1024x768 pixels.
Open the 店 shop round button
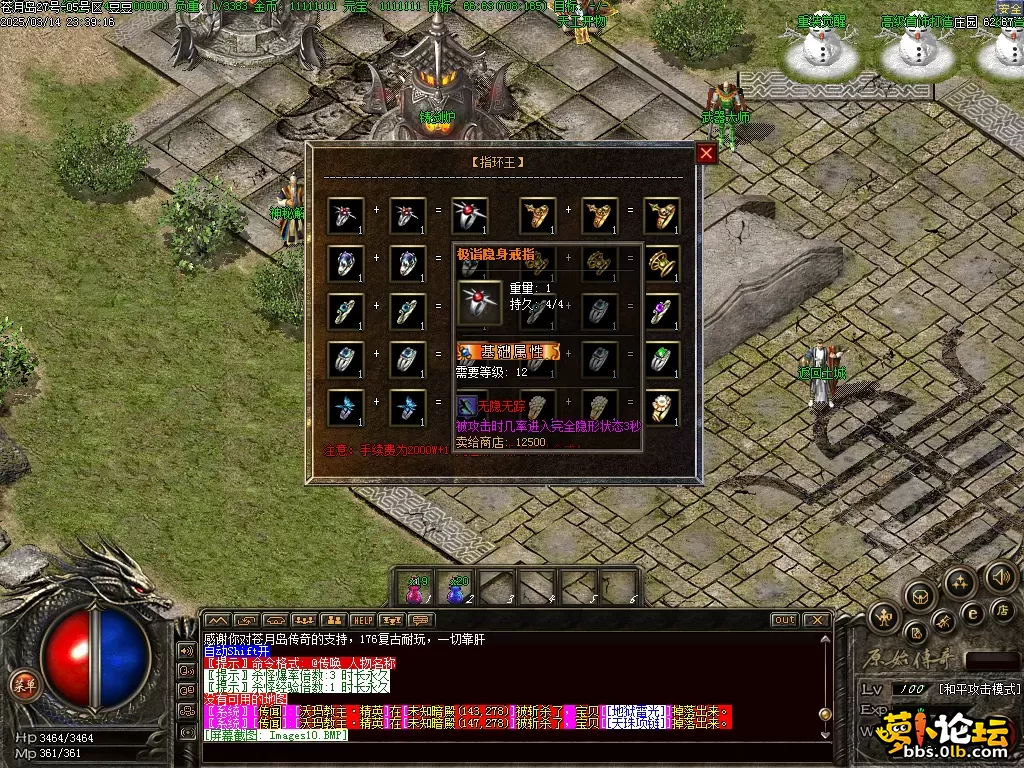[1002, 610]
